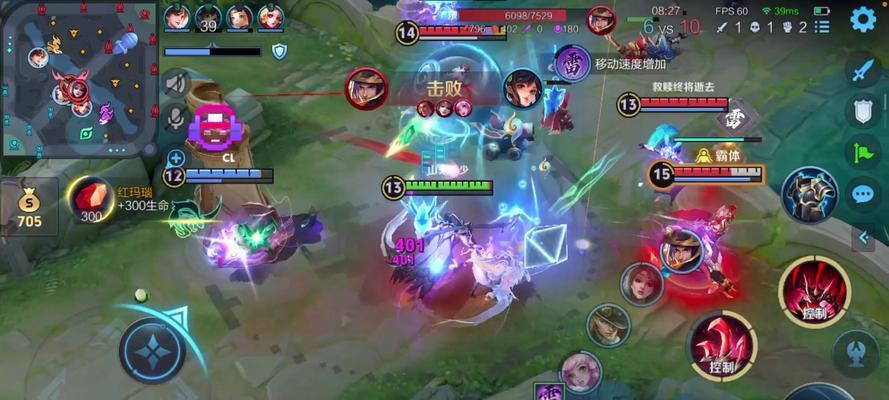Tap the movement joystick center
This screenshot has width=889, height=400.
[152, 351]
